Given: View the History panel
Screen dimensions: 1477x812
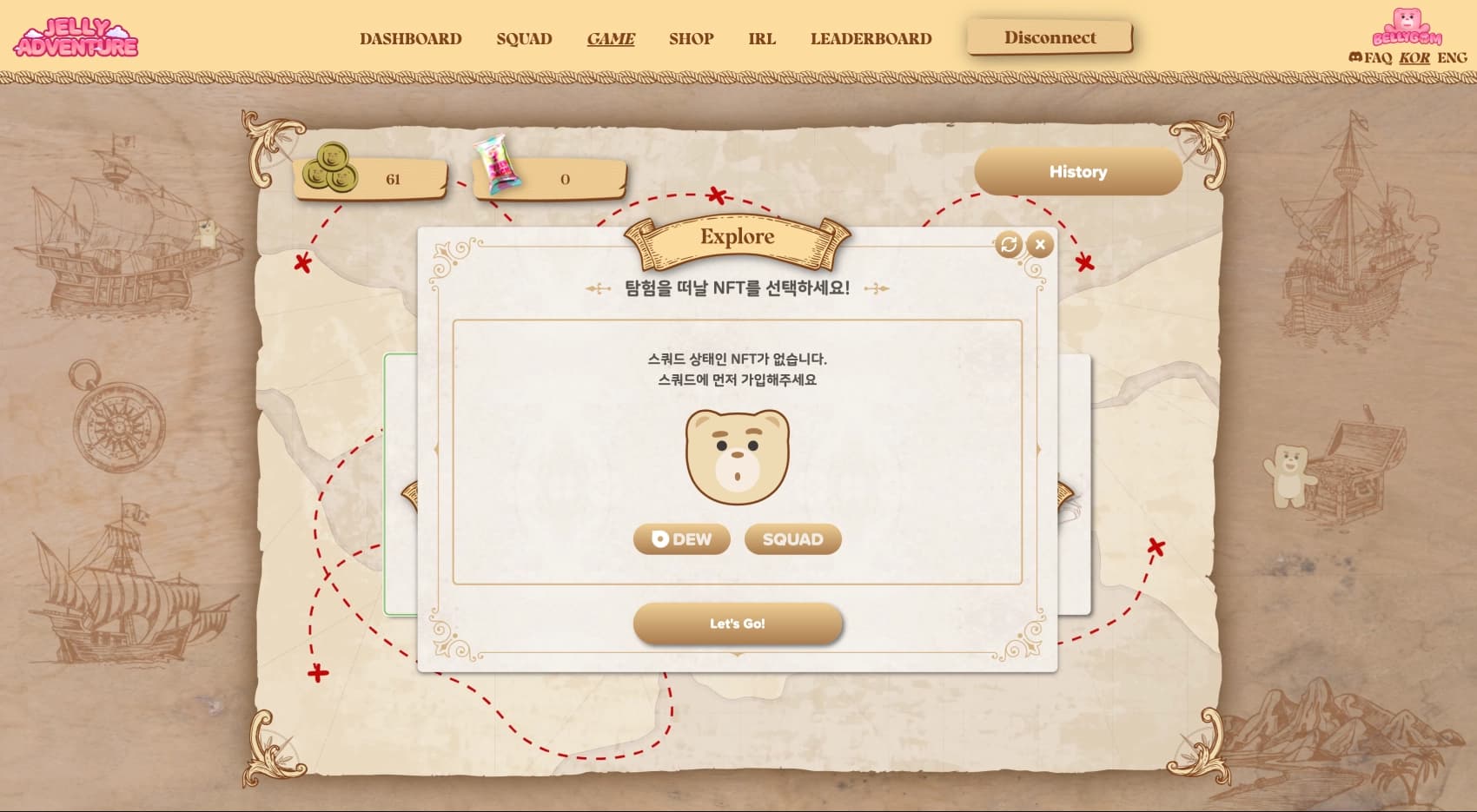Looking at the screenshot, I should [x=1078, y=171].
